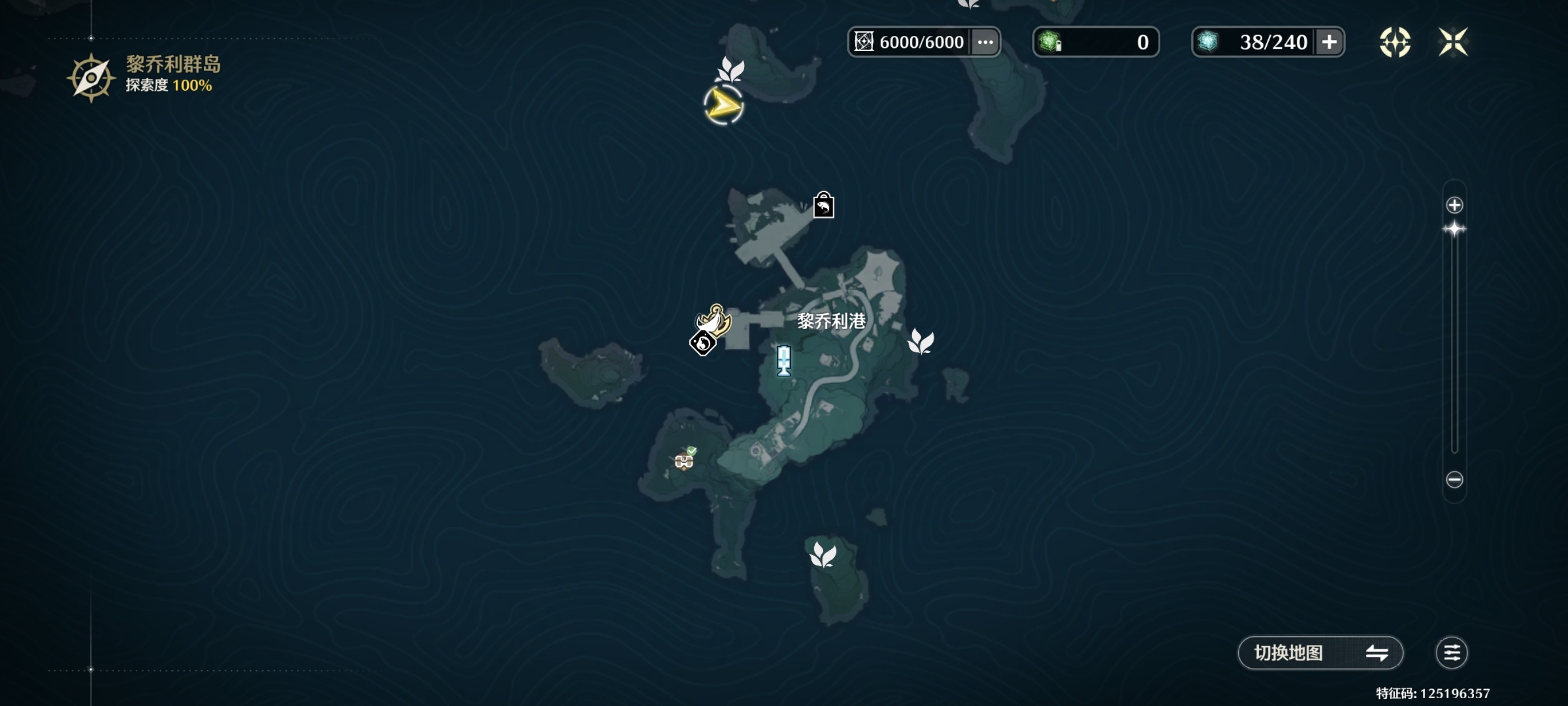
Task: Close the map screen
Action: coord(1453,42)
